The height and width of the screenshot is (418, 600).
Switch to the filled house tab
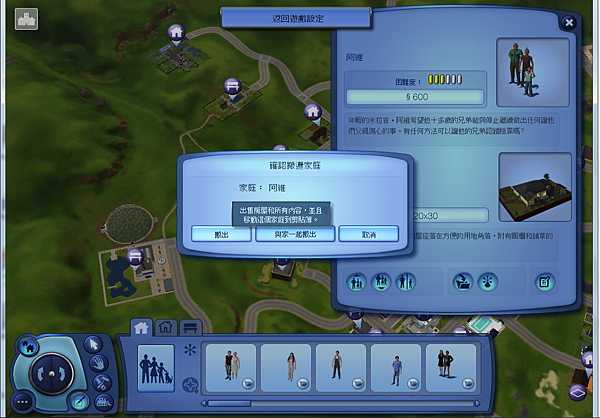141,326
